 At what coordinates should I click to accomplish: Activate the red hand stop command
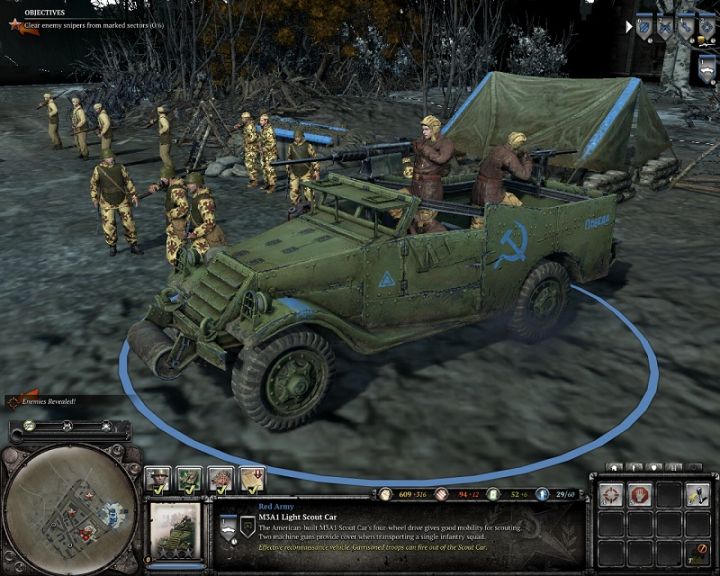pos(639,496)
